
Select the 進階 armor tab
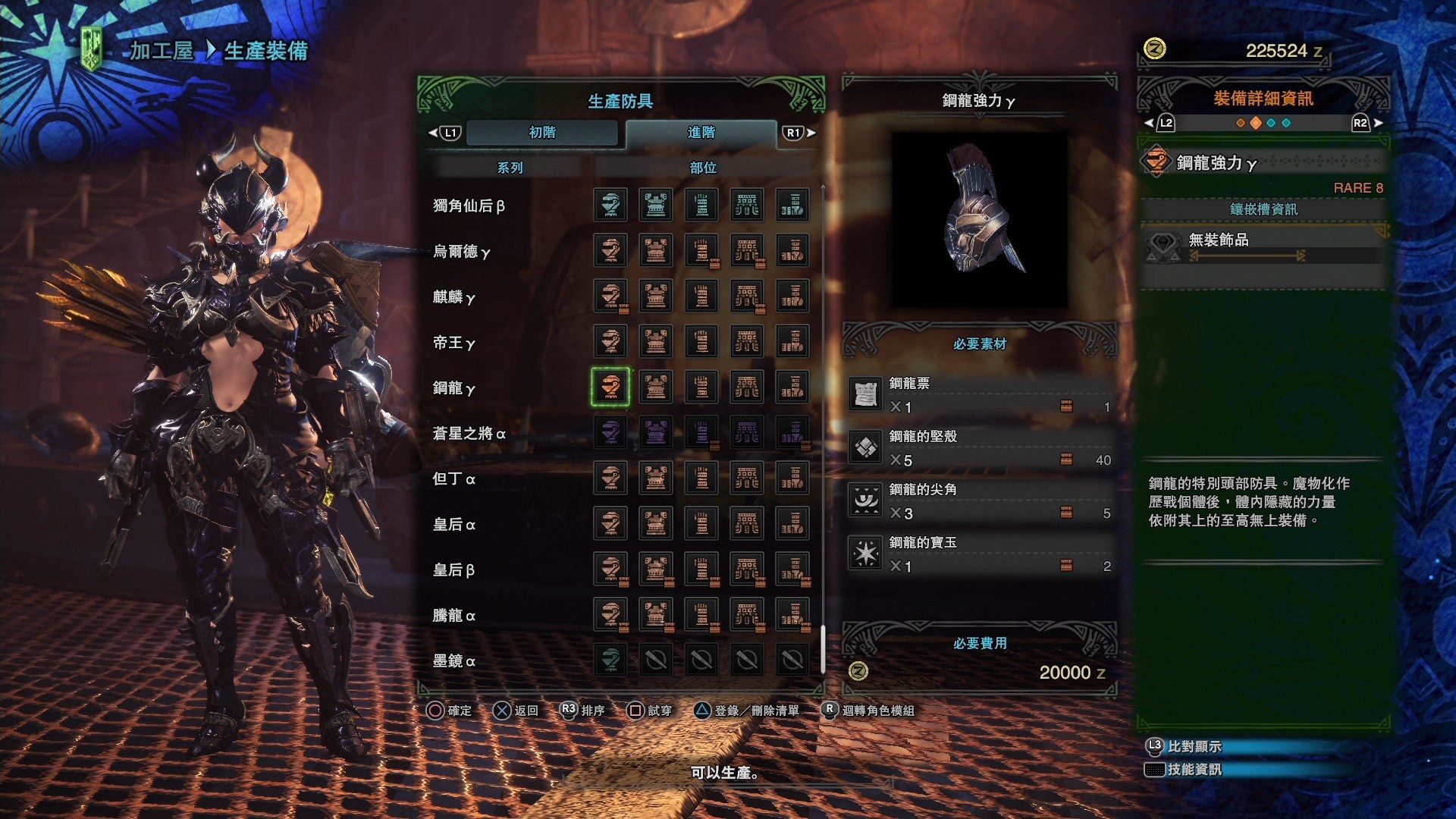701,133
